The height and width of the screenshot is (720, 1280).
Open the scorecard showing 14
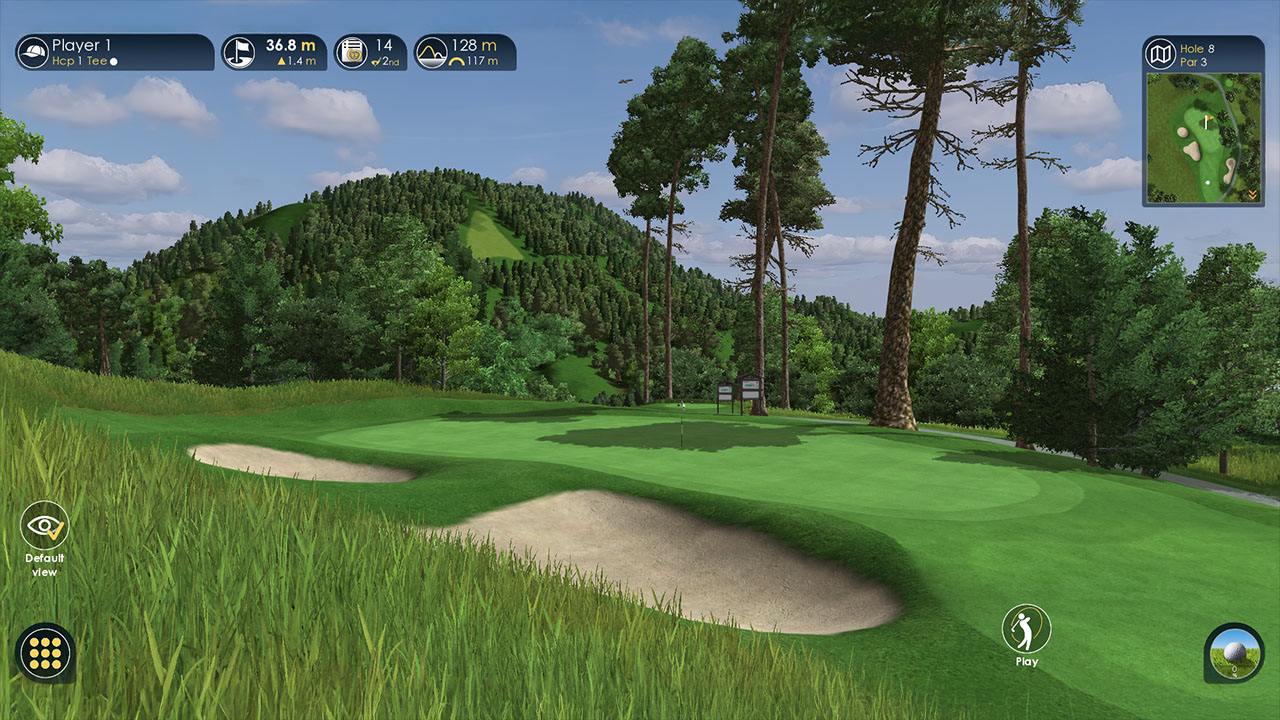click(370, 52)
